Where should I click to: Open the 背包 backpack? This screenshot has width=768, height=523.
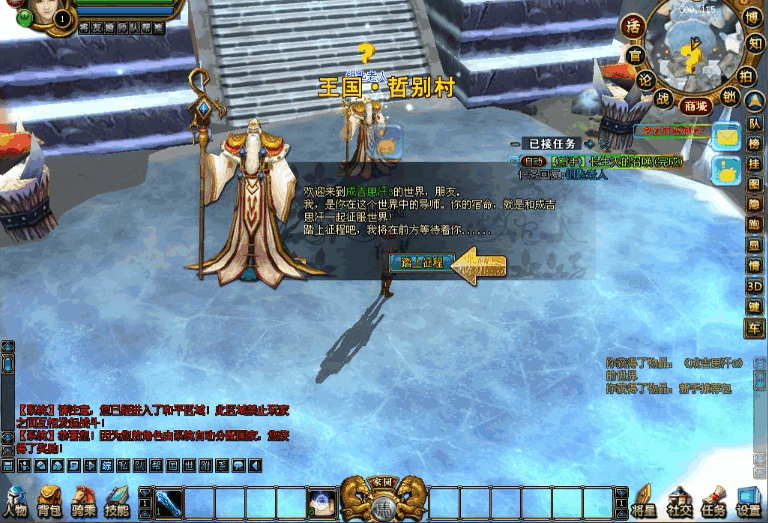tap(50, 502)
